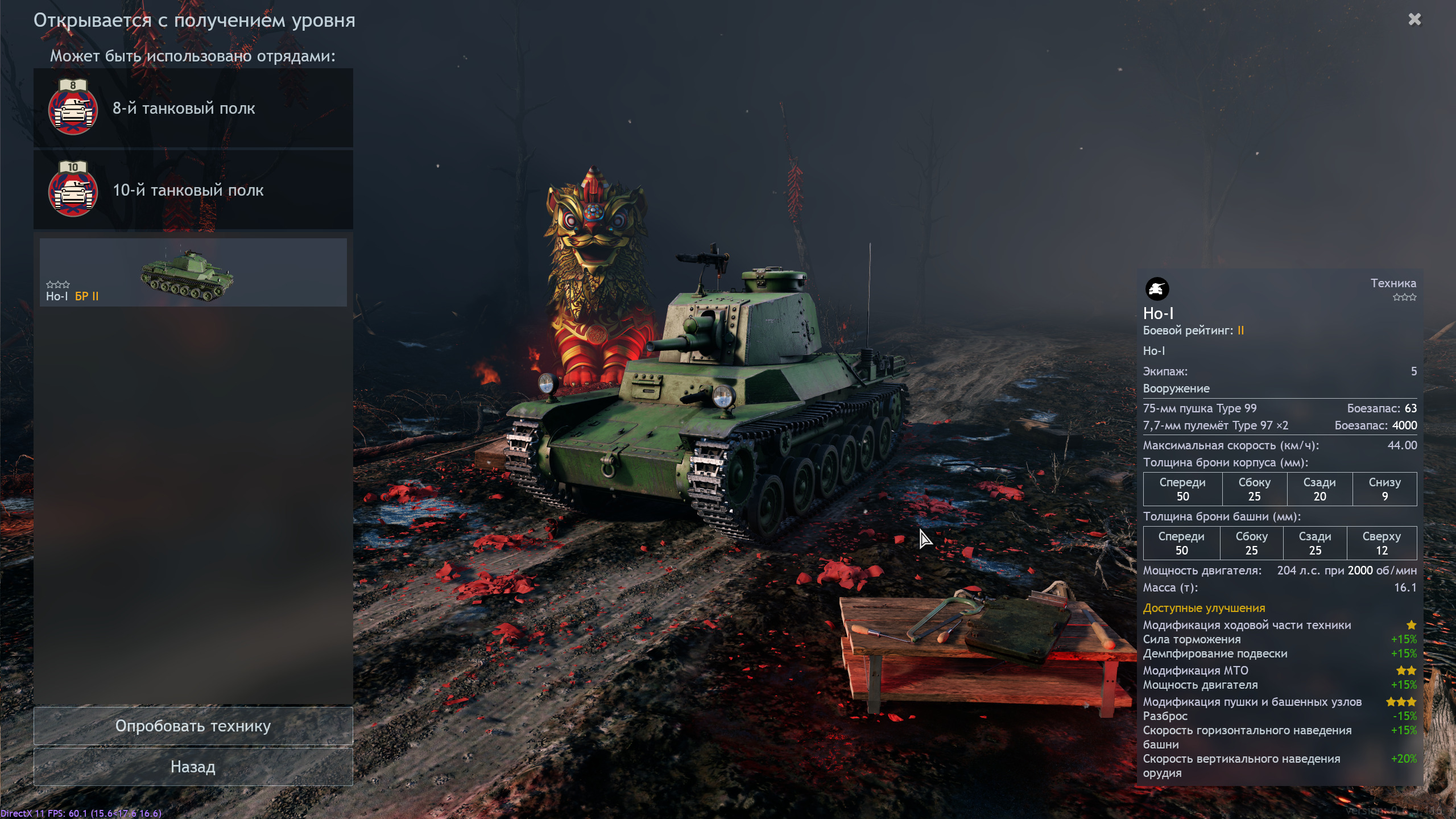Select the 8-й танковый полк squad row
This screenshot has height=819, width=1456.
[193, 108]
